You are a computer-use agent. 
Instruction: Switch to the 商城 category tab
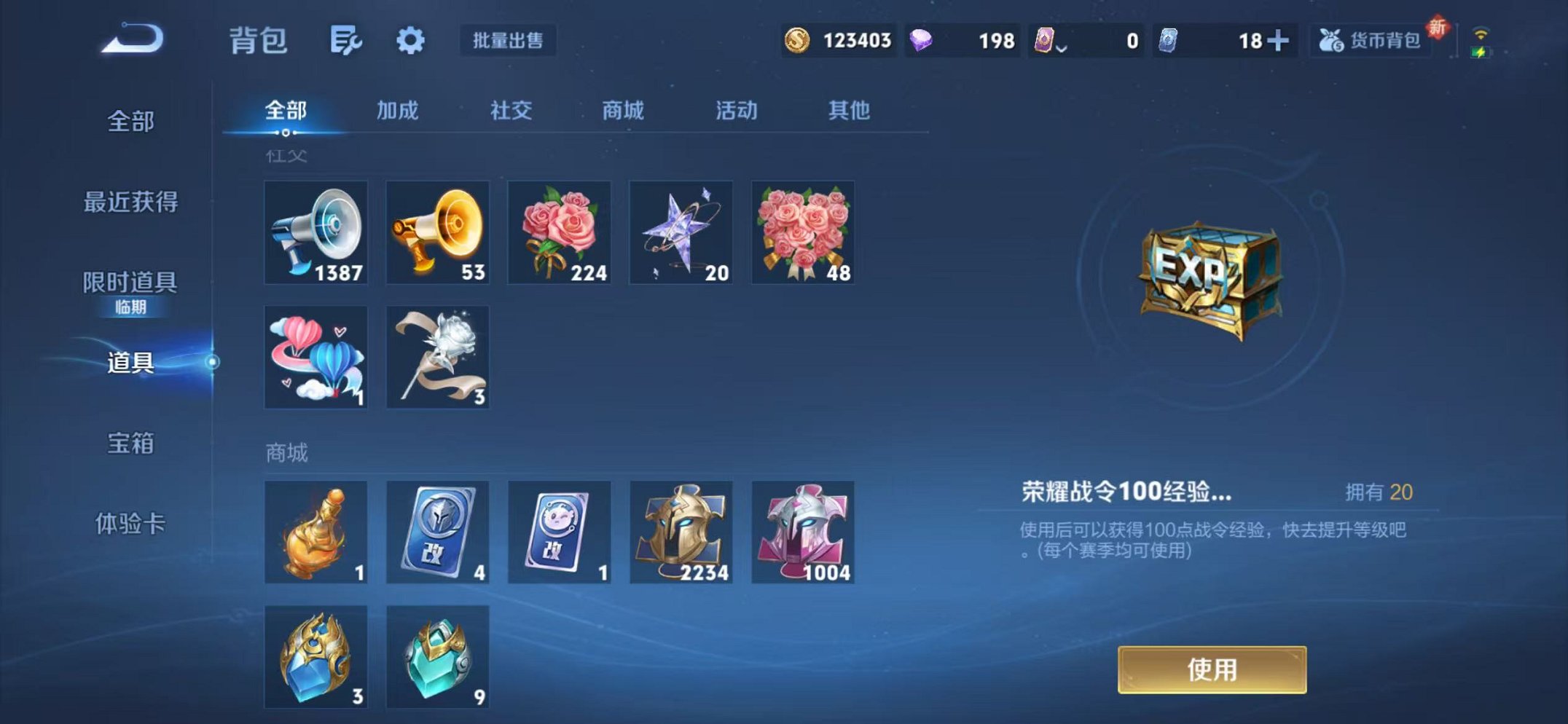click(x=622, y=111)
